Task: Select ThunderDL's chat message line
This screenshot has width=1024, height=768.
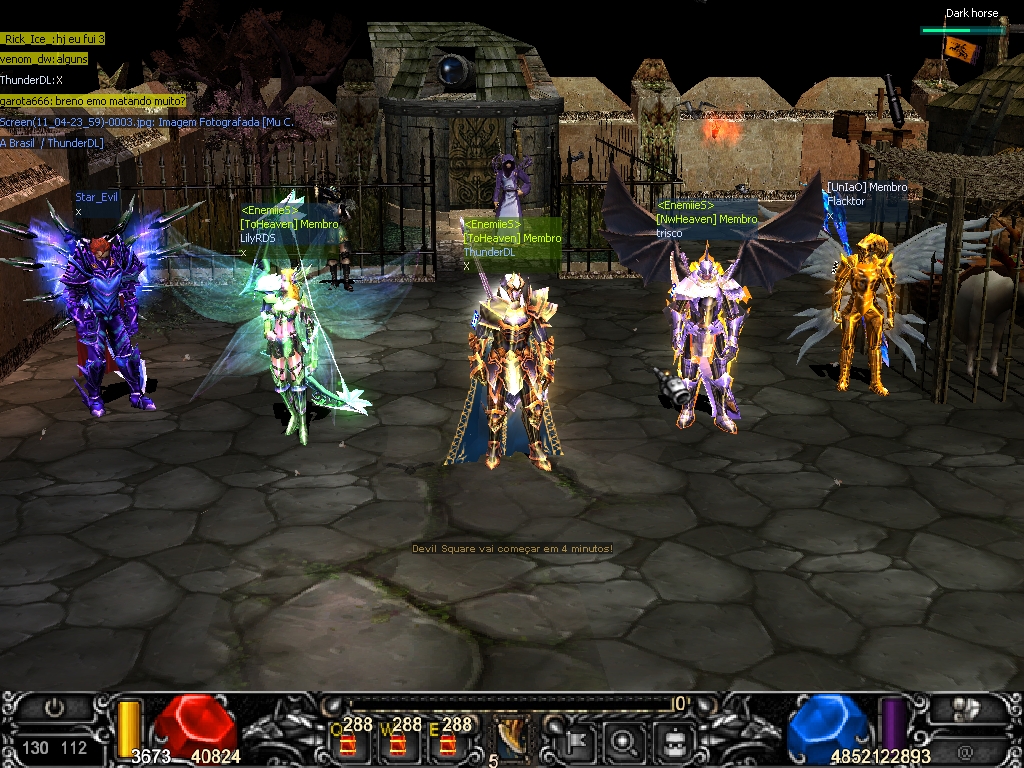Action: click(x=32, y=80)
